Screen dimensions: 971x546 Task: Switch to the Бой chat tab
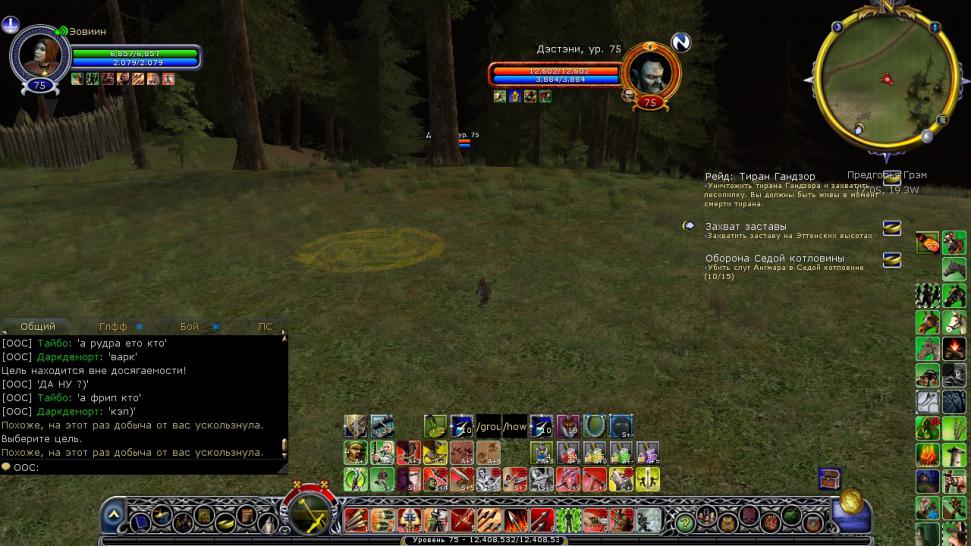pyautogui.click(x=190, y=327)
